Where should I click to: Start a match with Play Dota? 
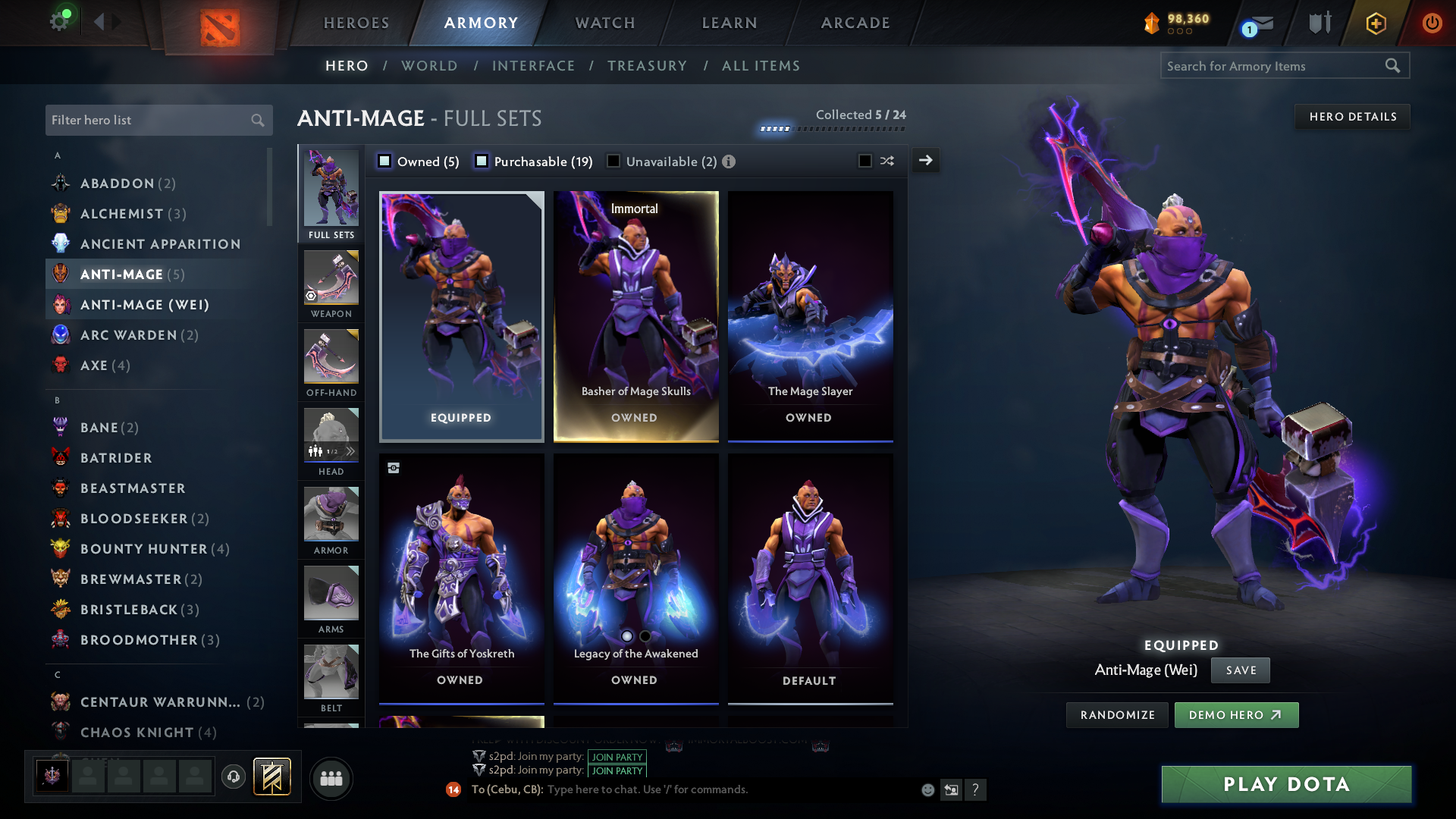pos(1286,784)
